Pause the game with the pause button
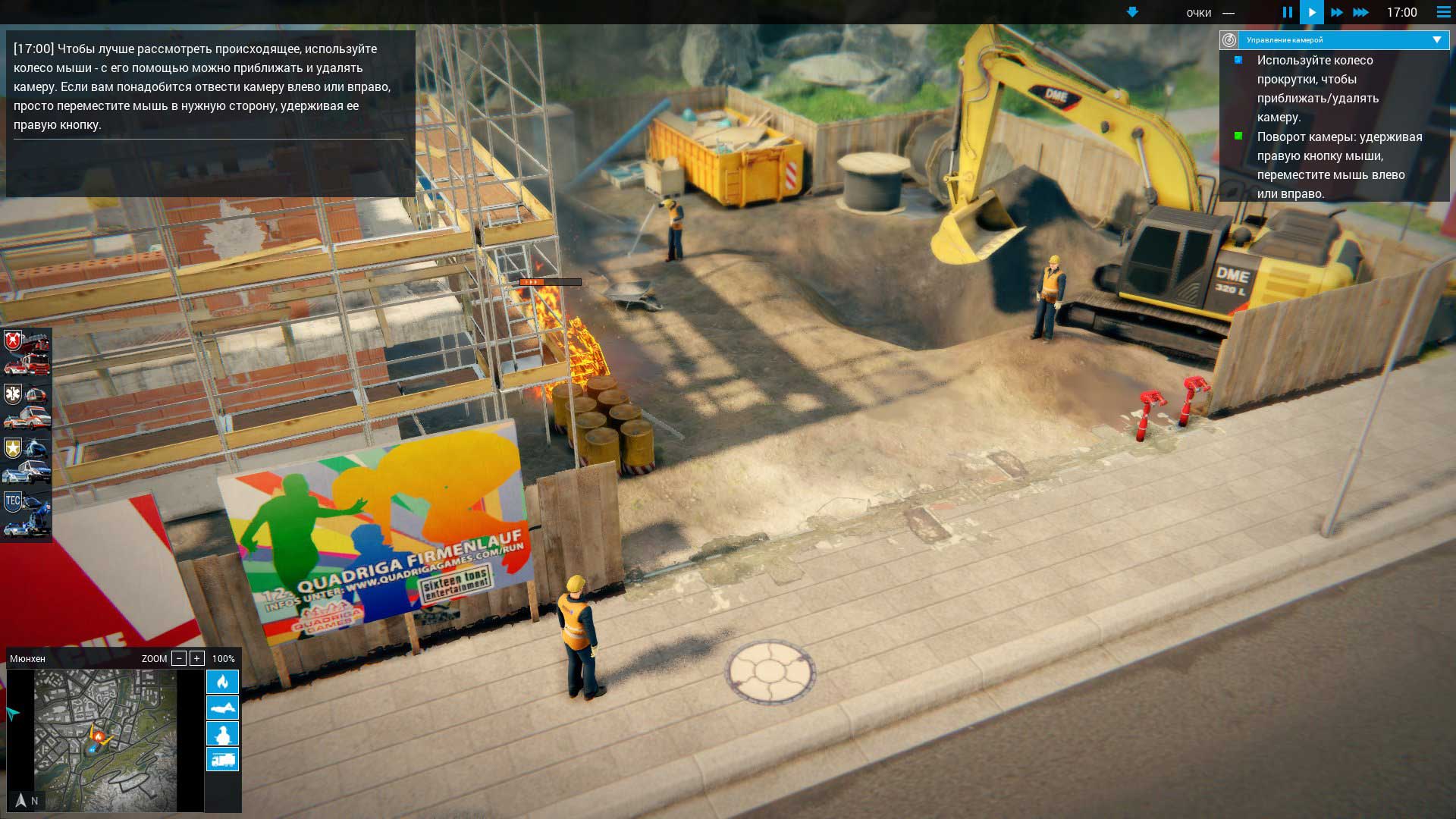The width and height of the screenshot is (1456, 819). pos(1287,12)
